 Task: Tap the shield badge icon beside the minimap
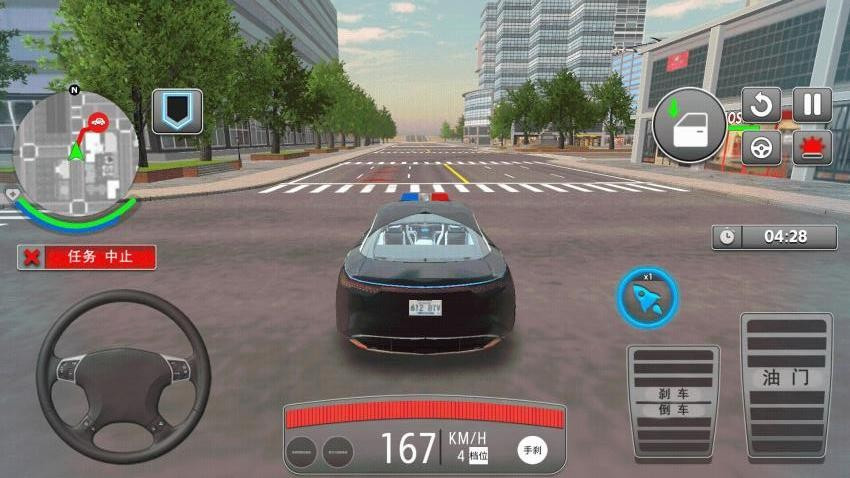click(x=177, y=111)
